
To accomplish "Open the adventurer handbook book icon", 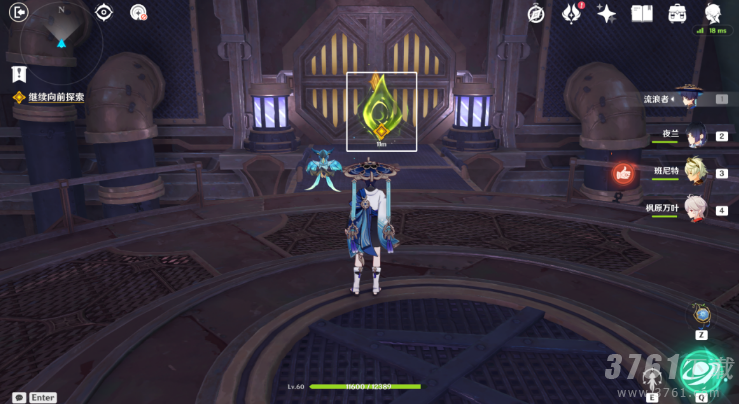I will [x=641, y=13].
